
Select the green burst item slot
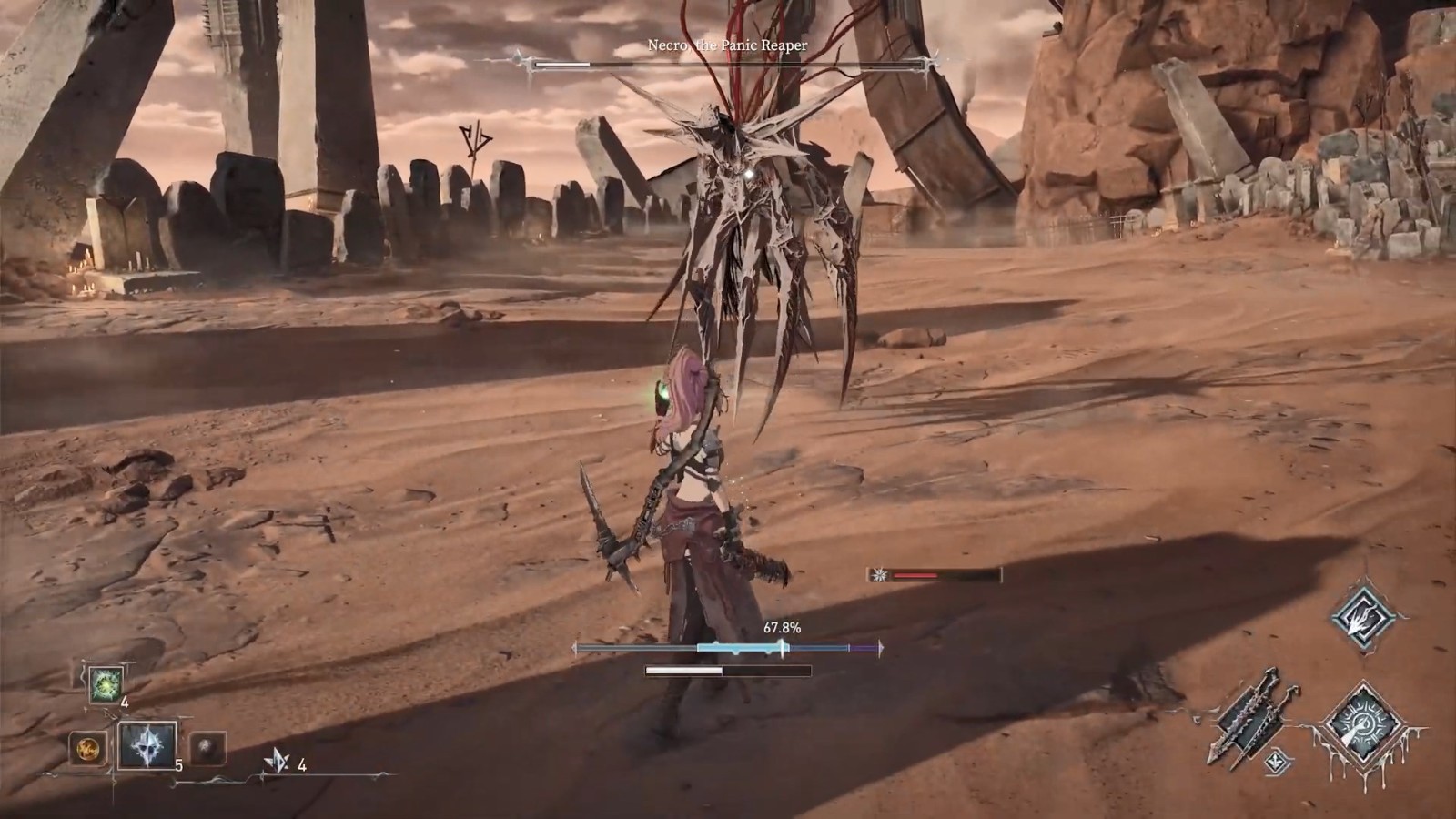pyautogui.click(x=105, y=684)
